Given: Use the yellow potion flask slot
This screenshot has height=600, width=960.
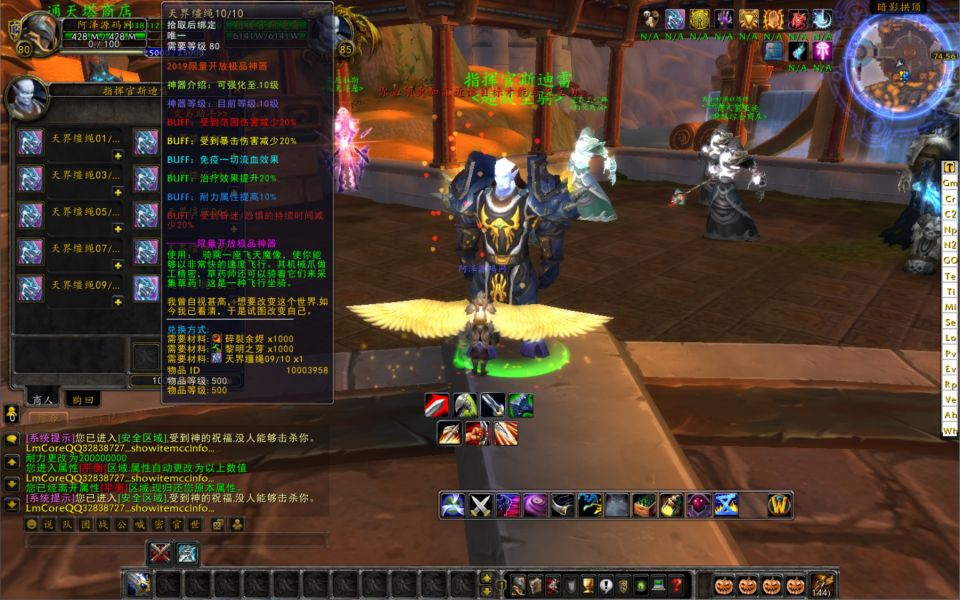Looking at the screenshot, I should click(x=671, y=505).
